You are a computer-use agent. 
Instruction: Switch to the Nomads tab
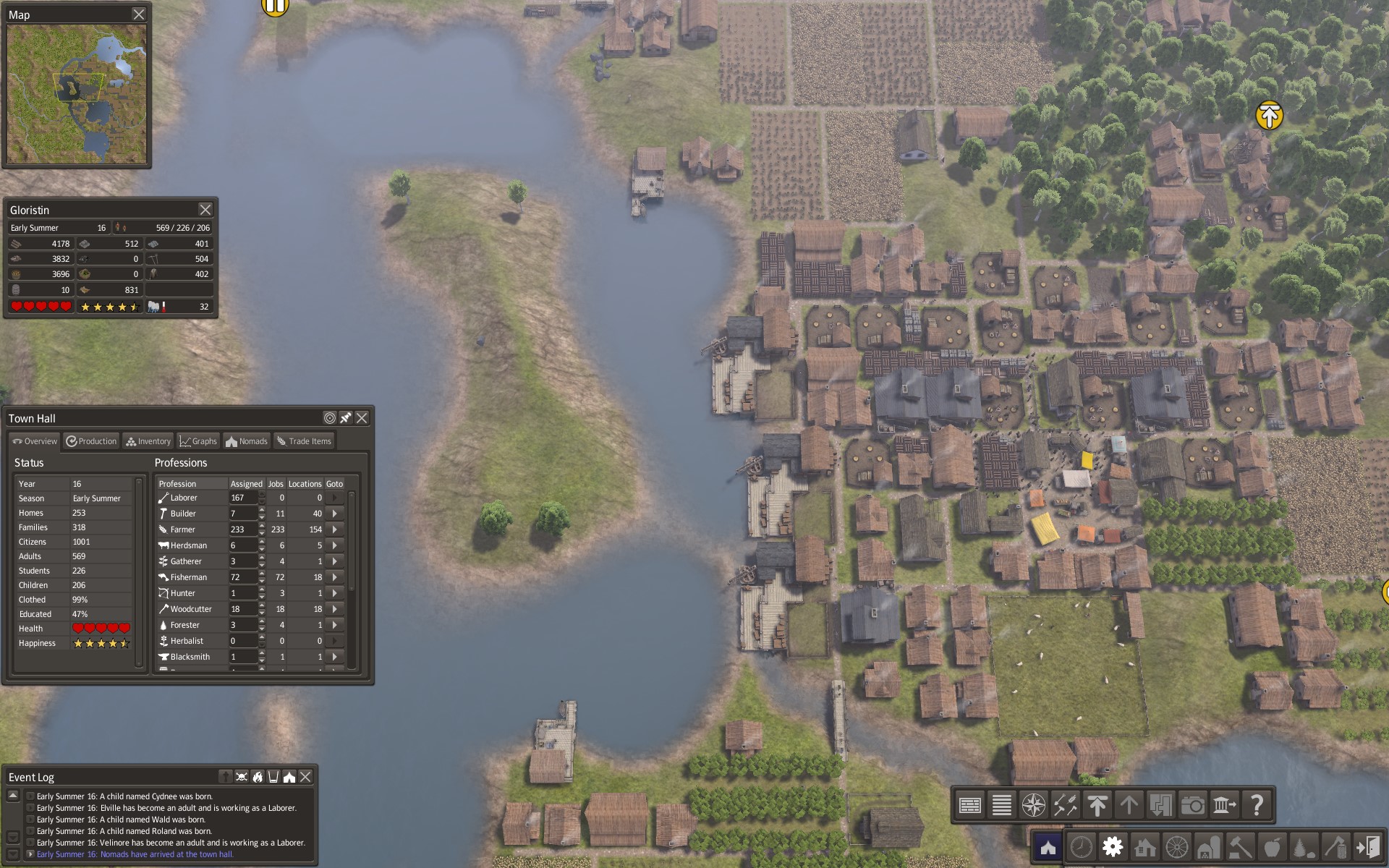click(x=247, y=441)
